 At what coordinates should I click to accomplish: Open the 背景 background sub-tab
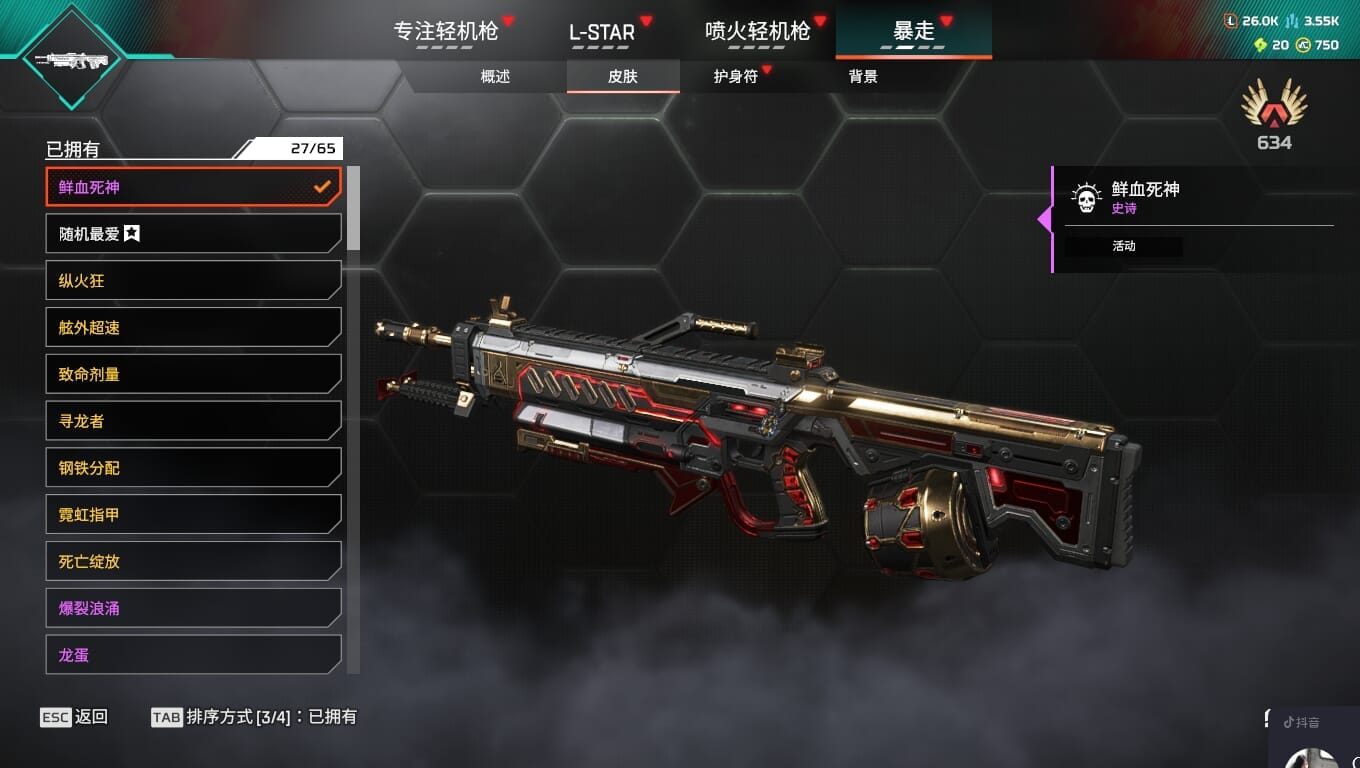click(x=863, y=77)
